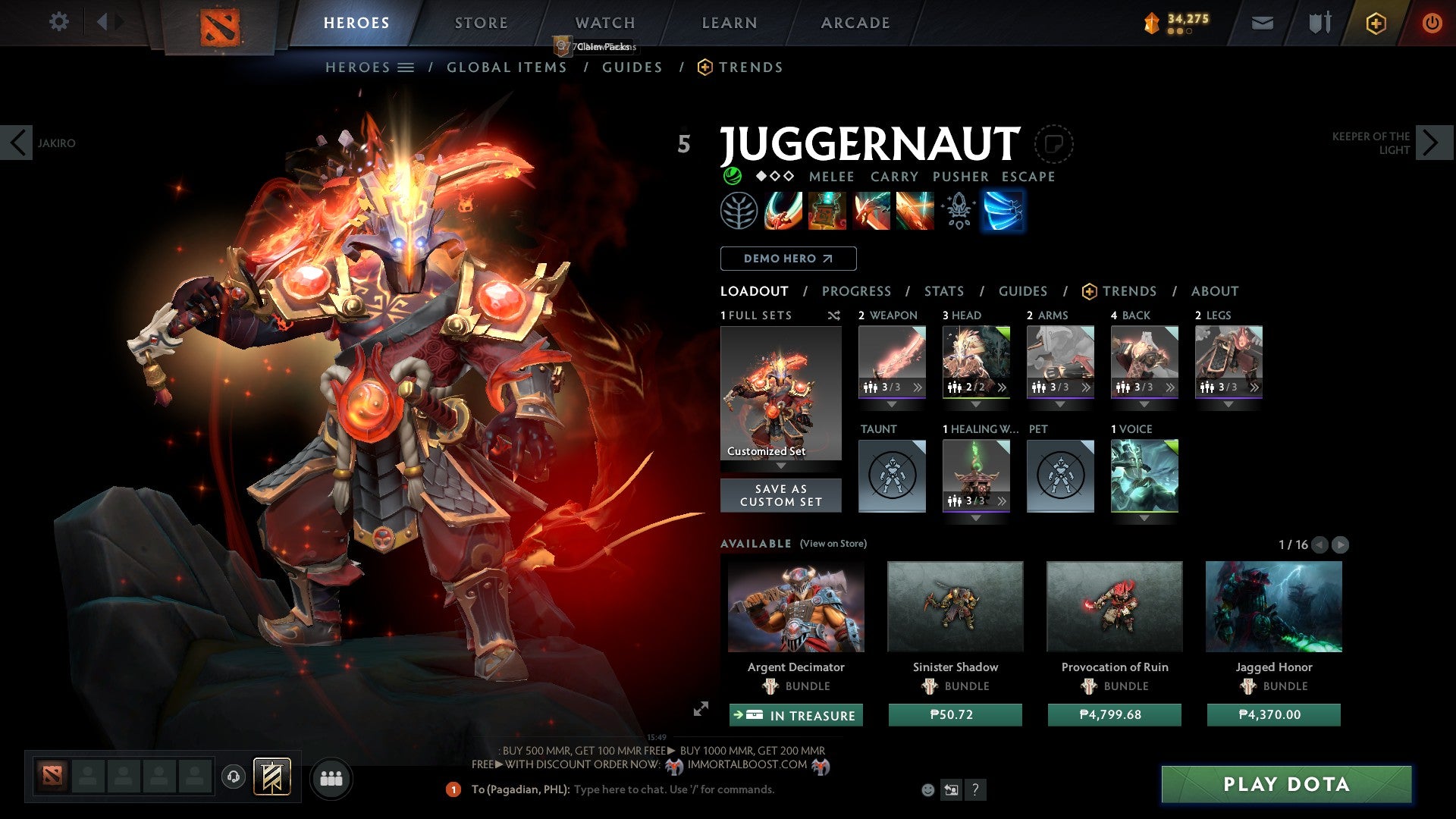Viewport: 1456px width, 819px height.
Task: Switch to the Progress tab
Action: pyautogui.click(x=857, y=291)
